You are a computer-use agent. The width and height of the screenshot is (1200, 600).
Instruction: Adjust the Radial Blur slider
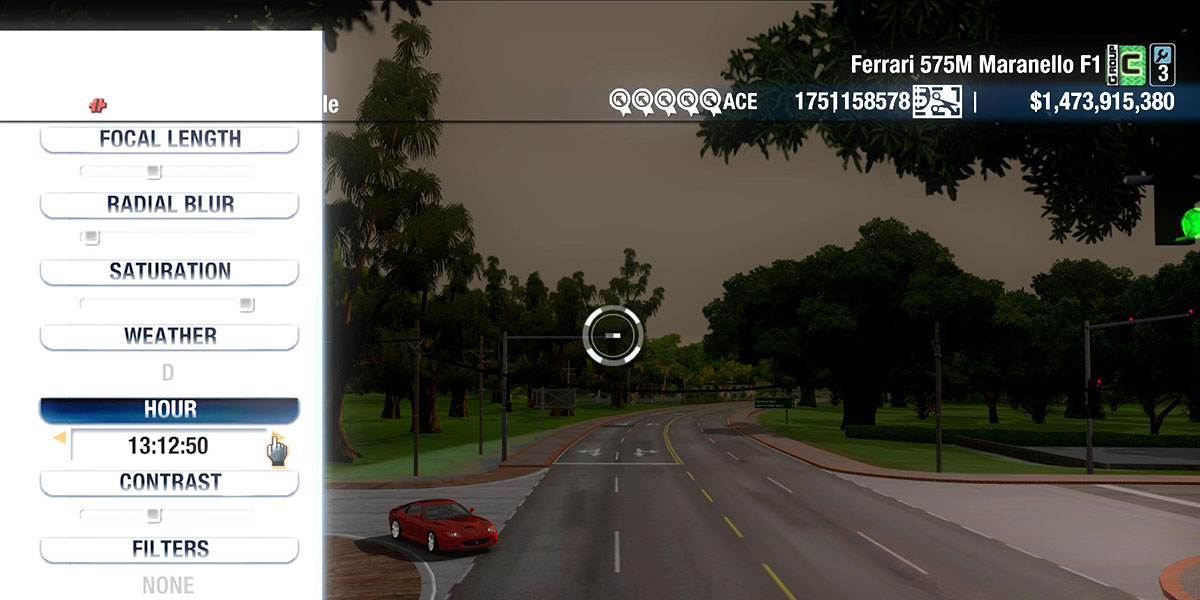tap(91, 238)
